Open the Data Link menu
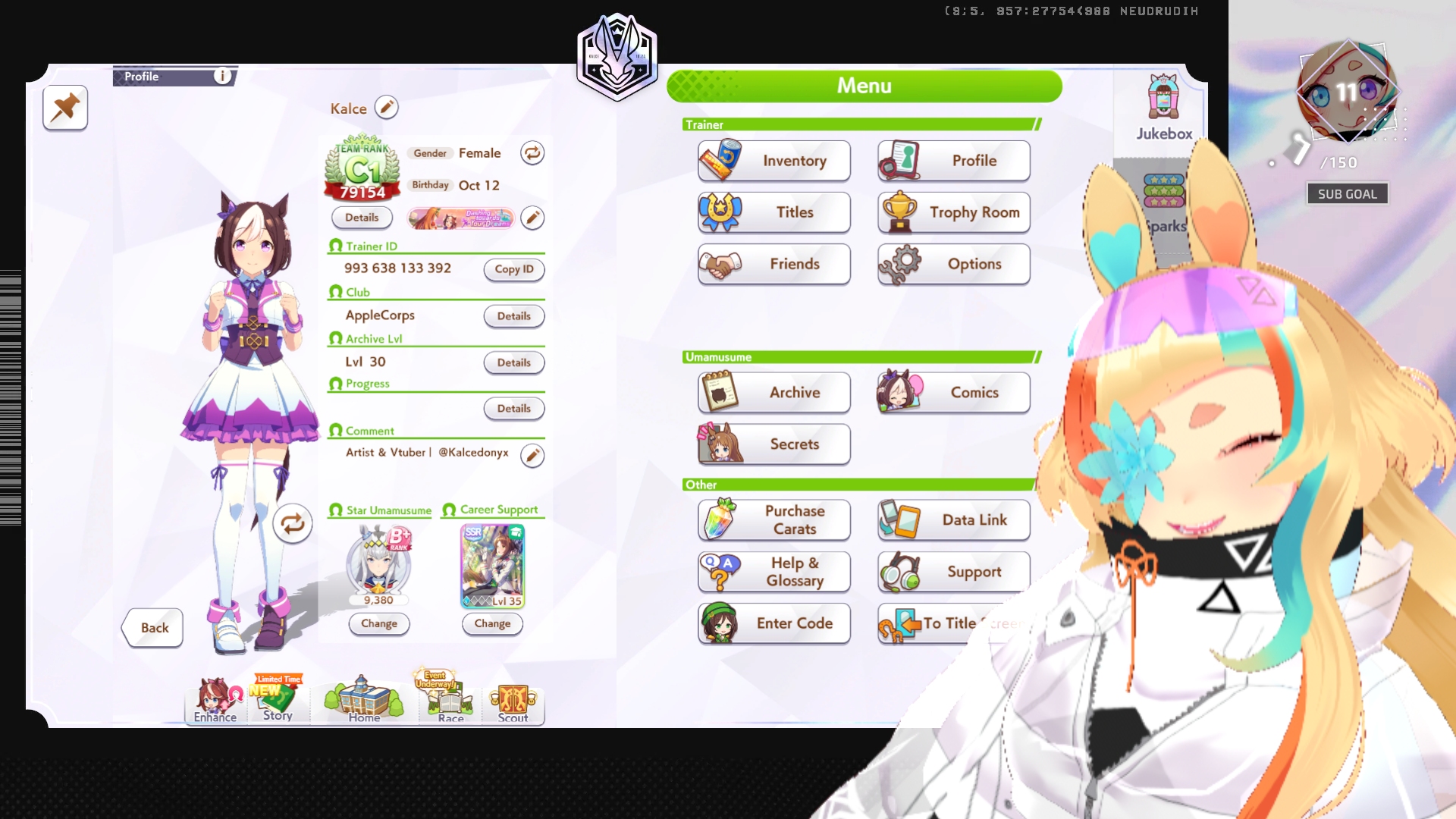 [953, 519]
